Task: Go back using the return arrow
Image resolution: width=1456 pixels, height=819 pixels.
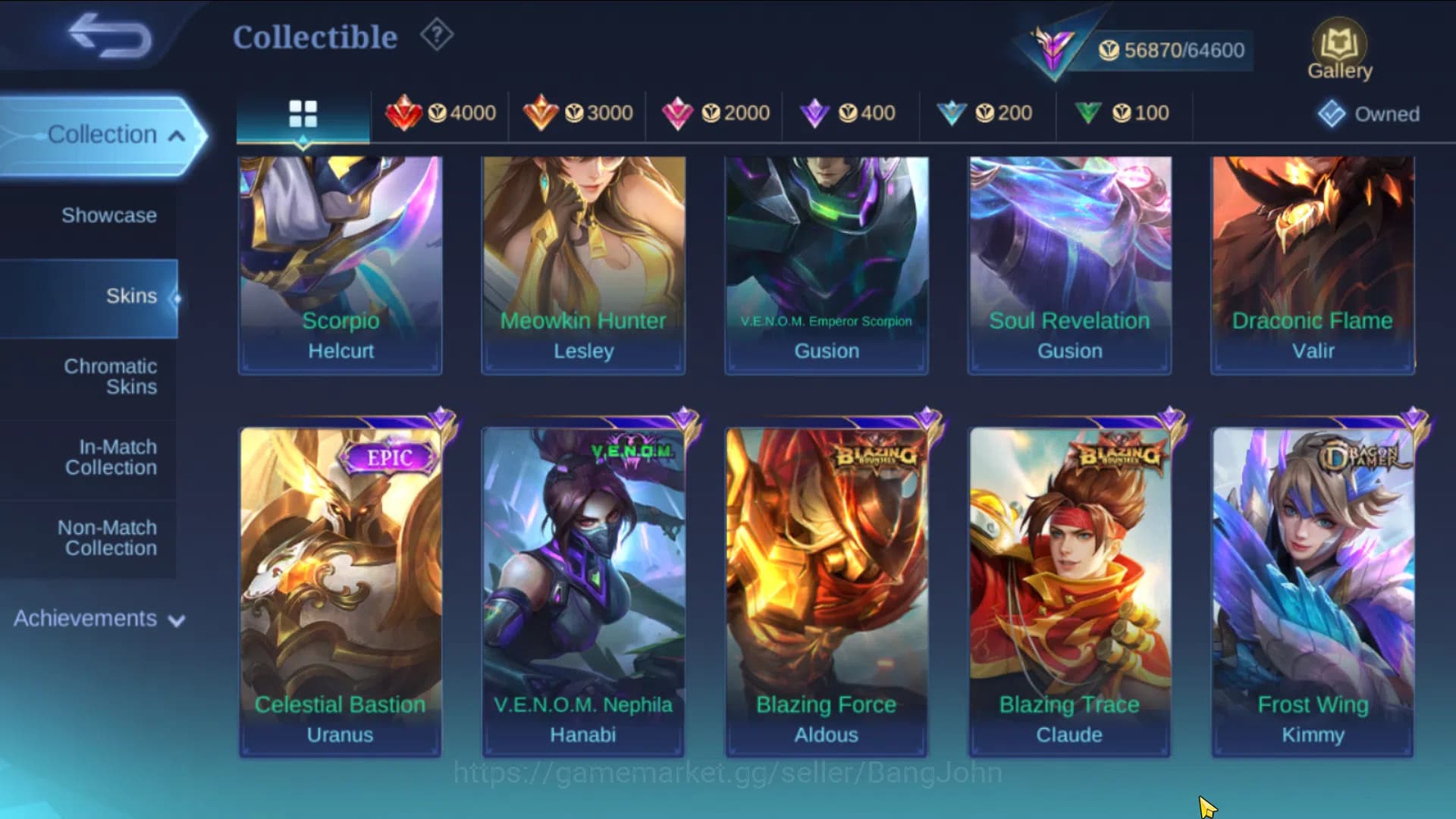Action: [106, 36]
